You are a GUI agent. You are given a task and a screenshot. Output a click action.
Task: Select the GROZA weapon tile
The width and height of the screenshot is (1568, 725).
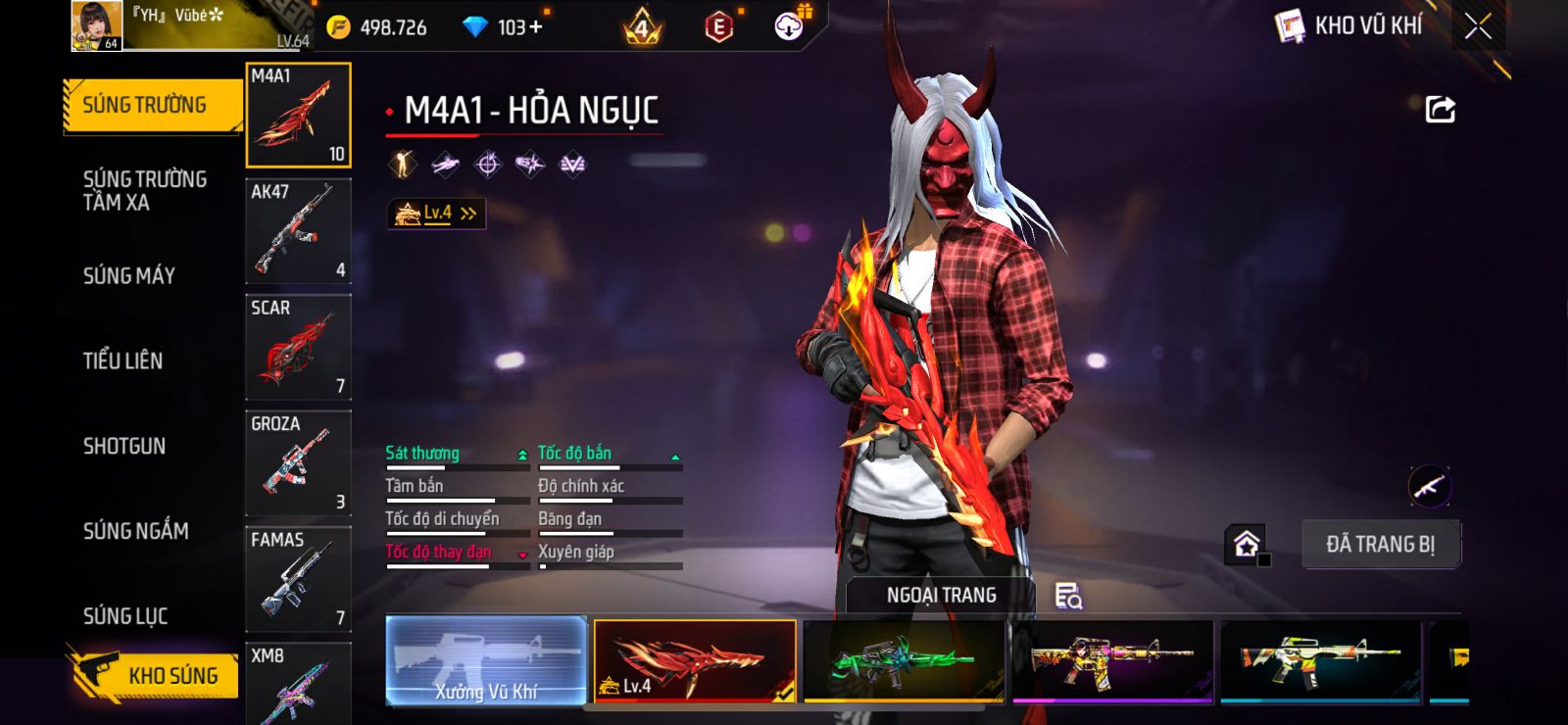[298, 462]
